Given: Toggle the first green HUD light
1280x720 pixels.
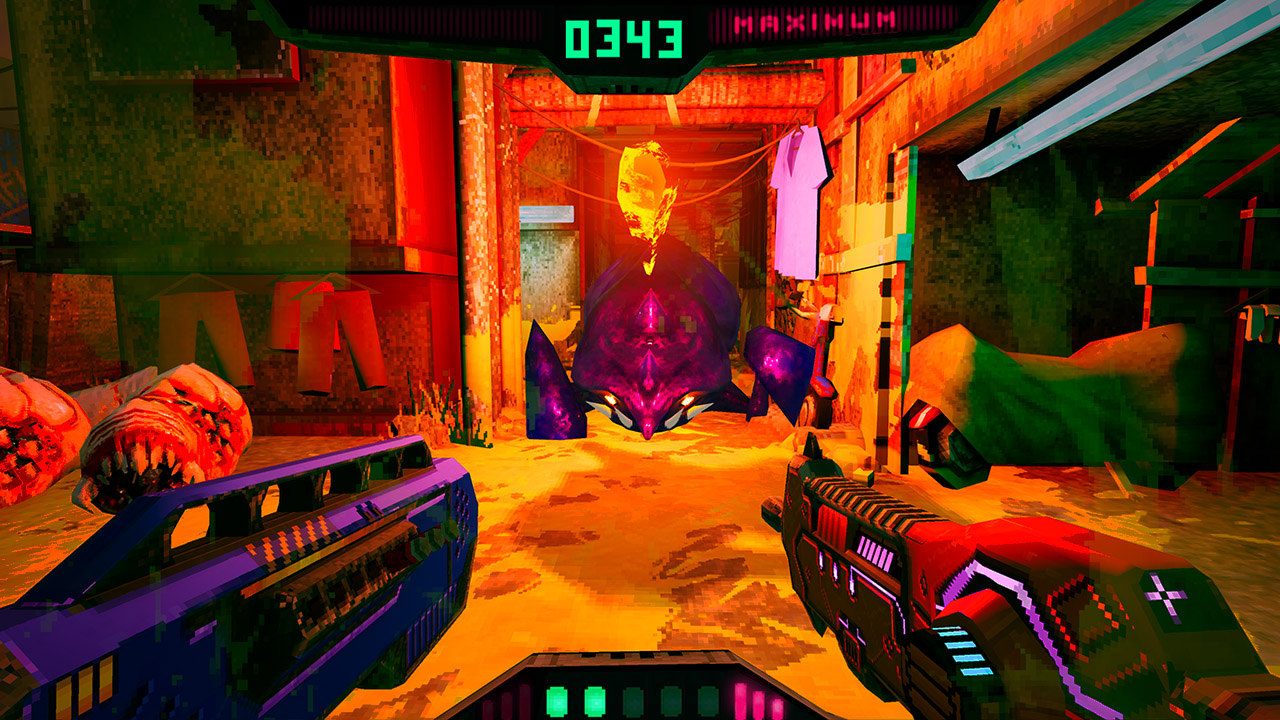Looking at the screenshot, I should [x=556, y=700].
